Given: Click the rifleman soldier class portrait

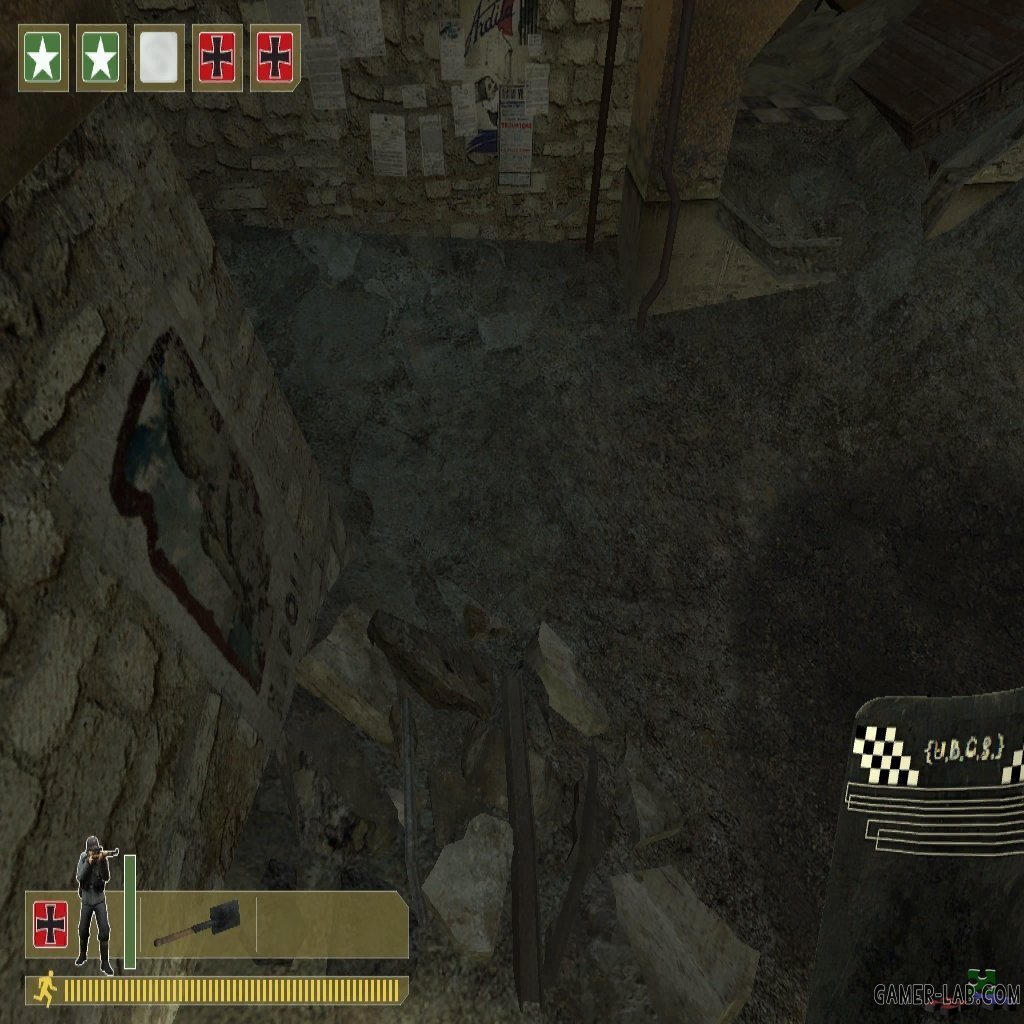Looking at the screenshot, I should coord(95,902).
